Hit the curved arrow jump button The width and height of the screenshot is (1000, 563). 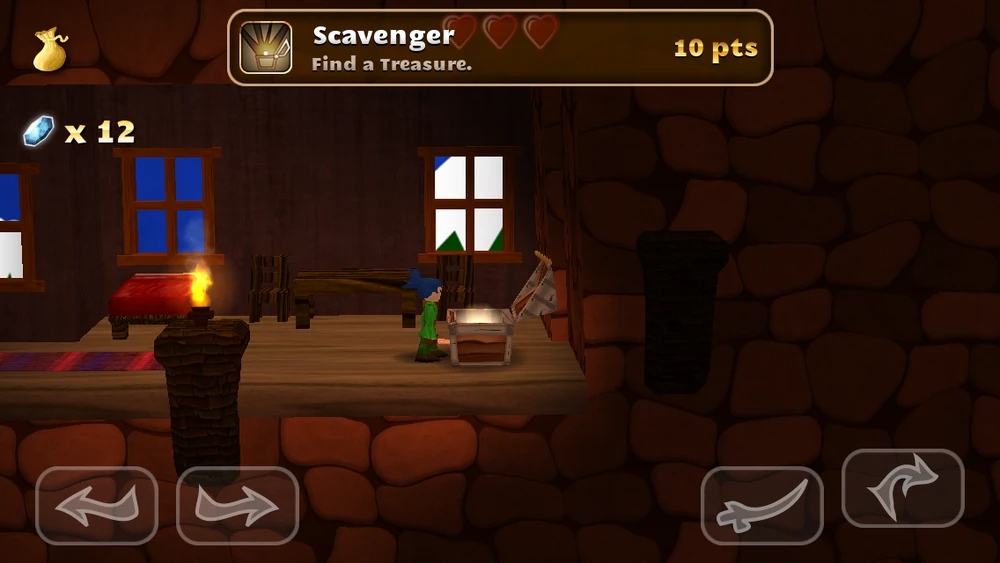(903, 489)
